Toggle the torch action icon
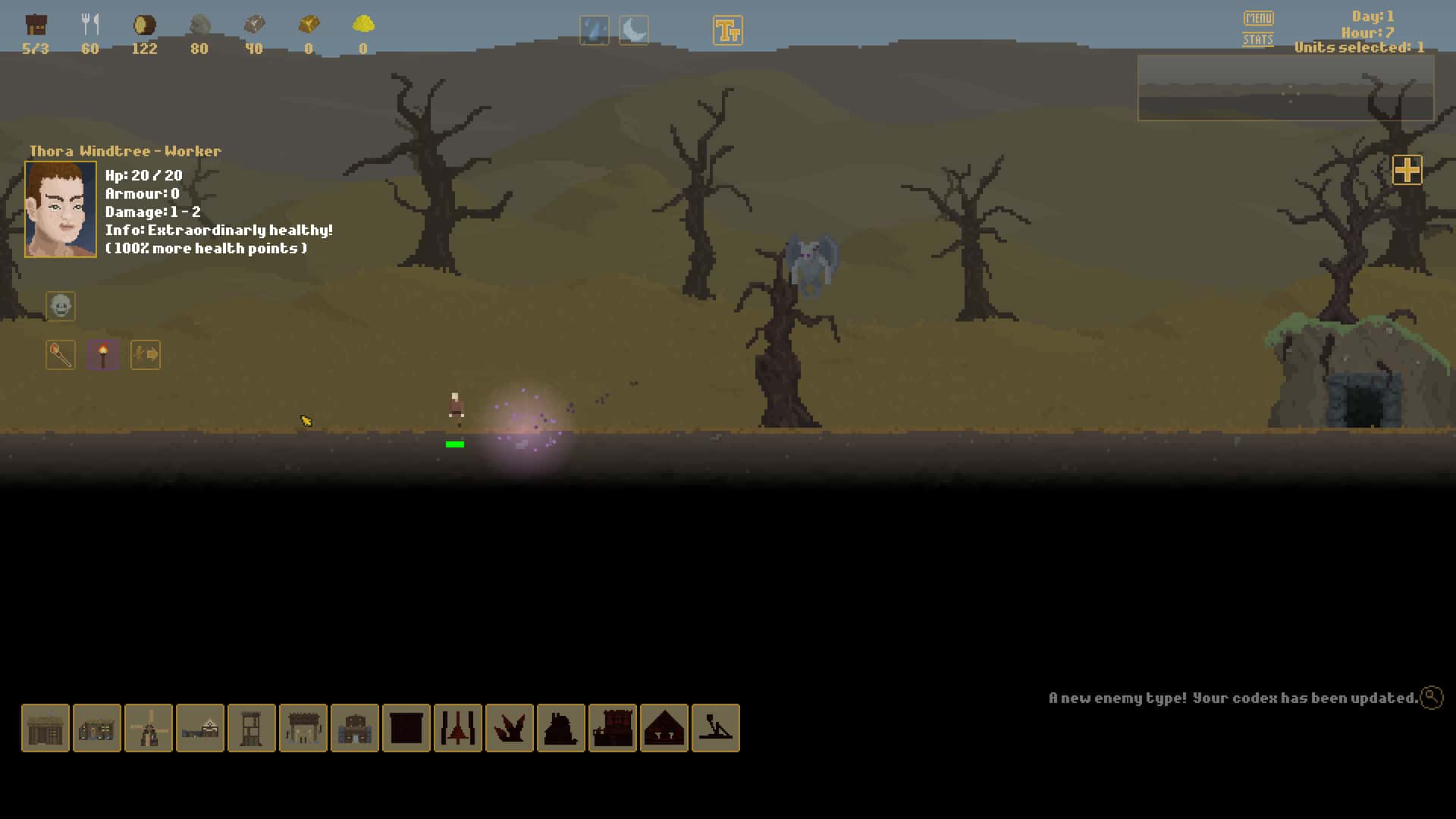 click(x=103, y=355)
